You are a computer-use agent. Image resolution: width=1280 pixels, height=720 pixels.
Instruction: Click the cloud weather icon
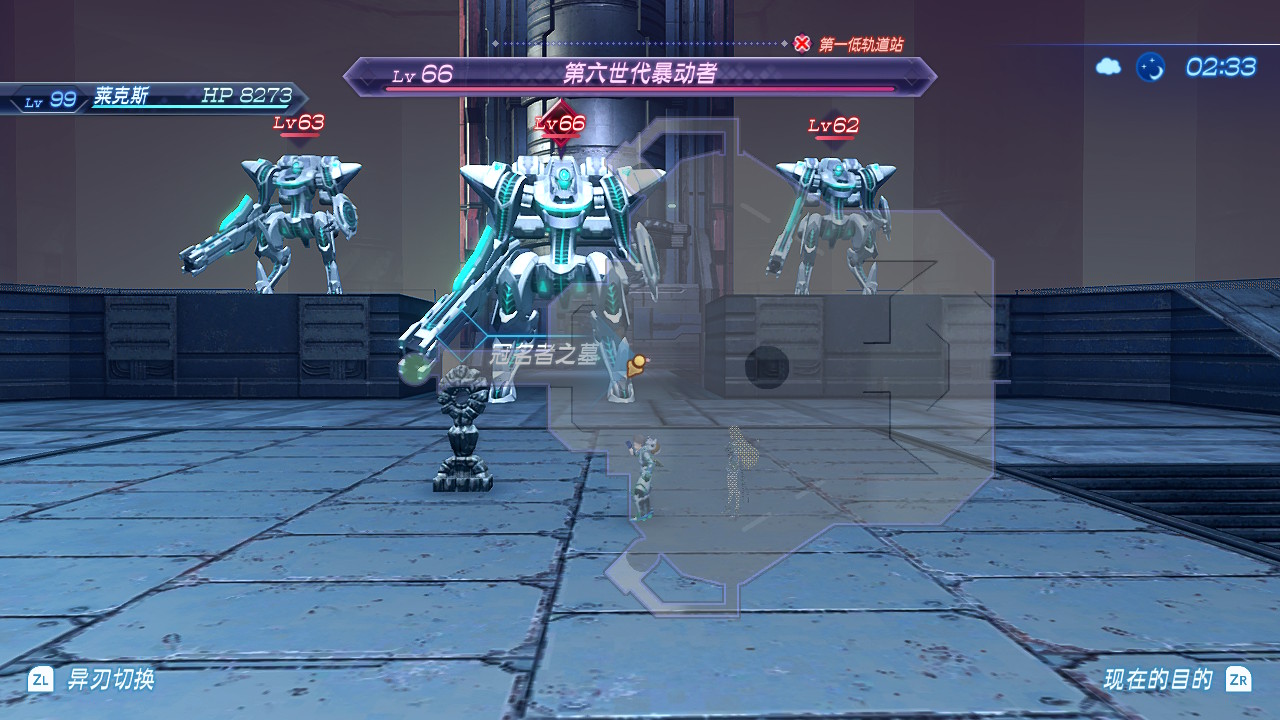click(1108, 67)
